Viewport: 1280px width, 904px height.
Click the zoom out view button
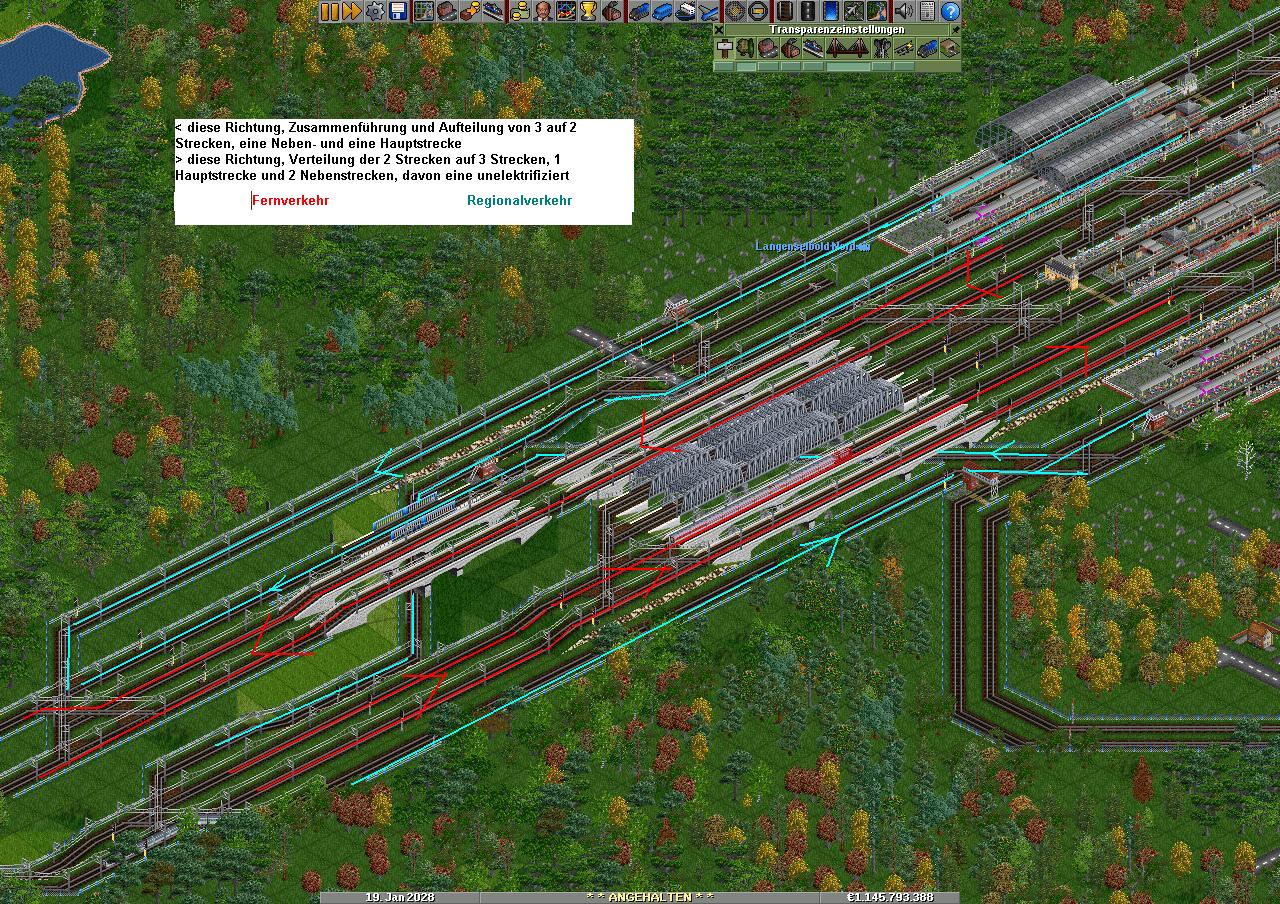tap(759, 11)
